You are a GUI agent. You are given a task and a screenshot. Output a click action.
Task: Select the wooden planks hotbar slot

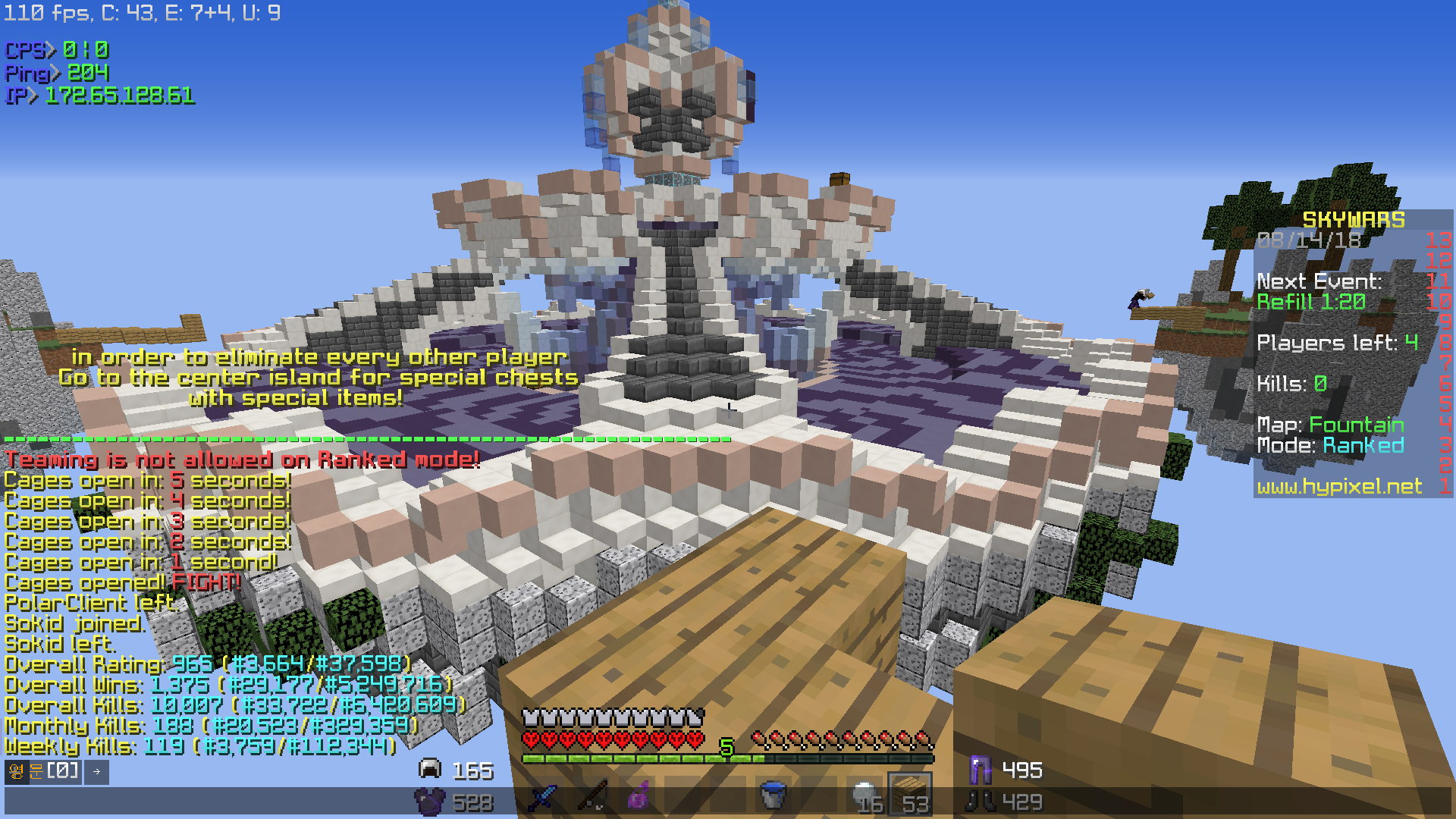click(909, 795)
